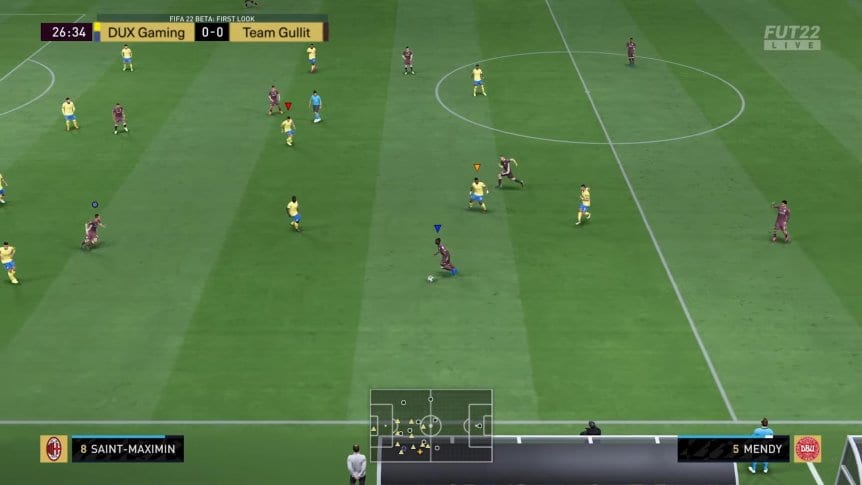862x485 pixels.
Task: Click the AC Milan club crest
Action: [54, 449]
